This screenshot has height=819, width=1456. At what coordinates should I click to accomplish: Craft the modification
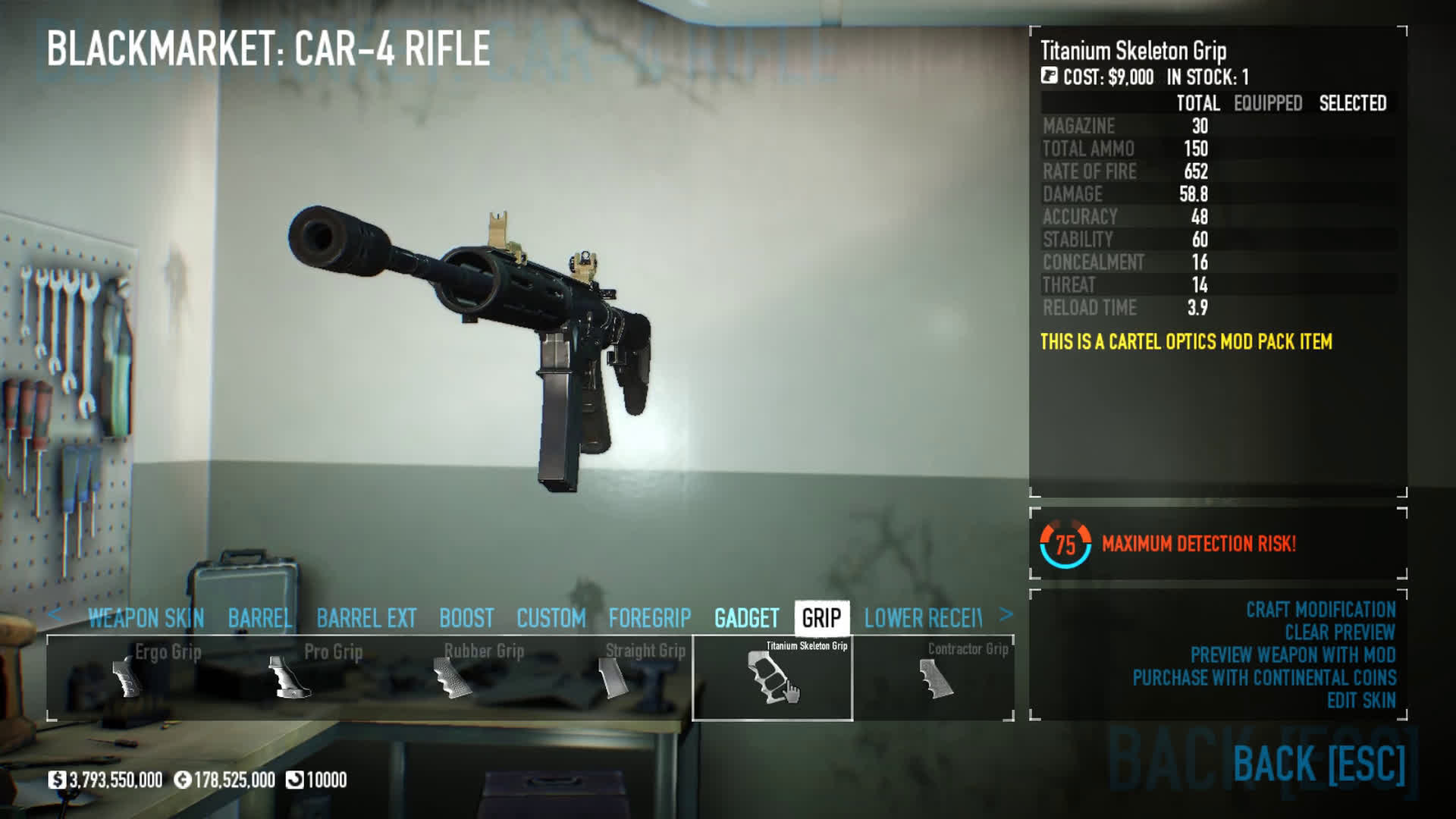pos(1320,610)
